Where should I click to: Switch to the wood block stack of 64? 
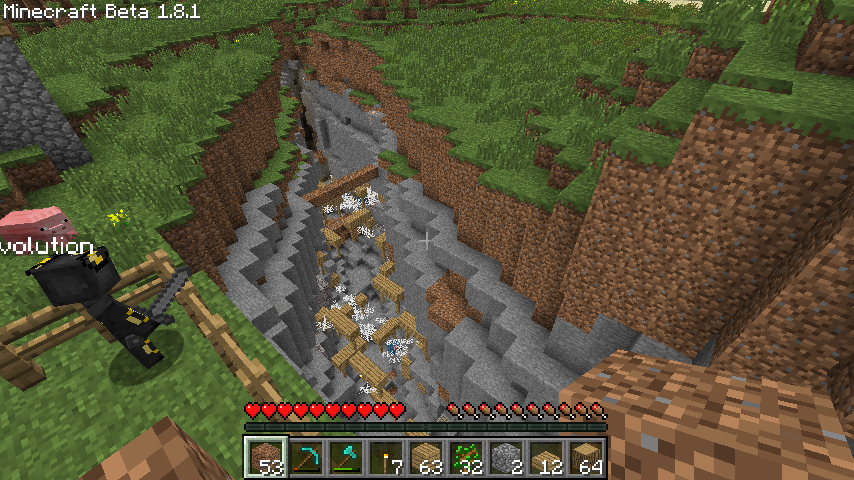pos(586,457)
